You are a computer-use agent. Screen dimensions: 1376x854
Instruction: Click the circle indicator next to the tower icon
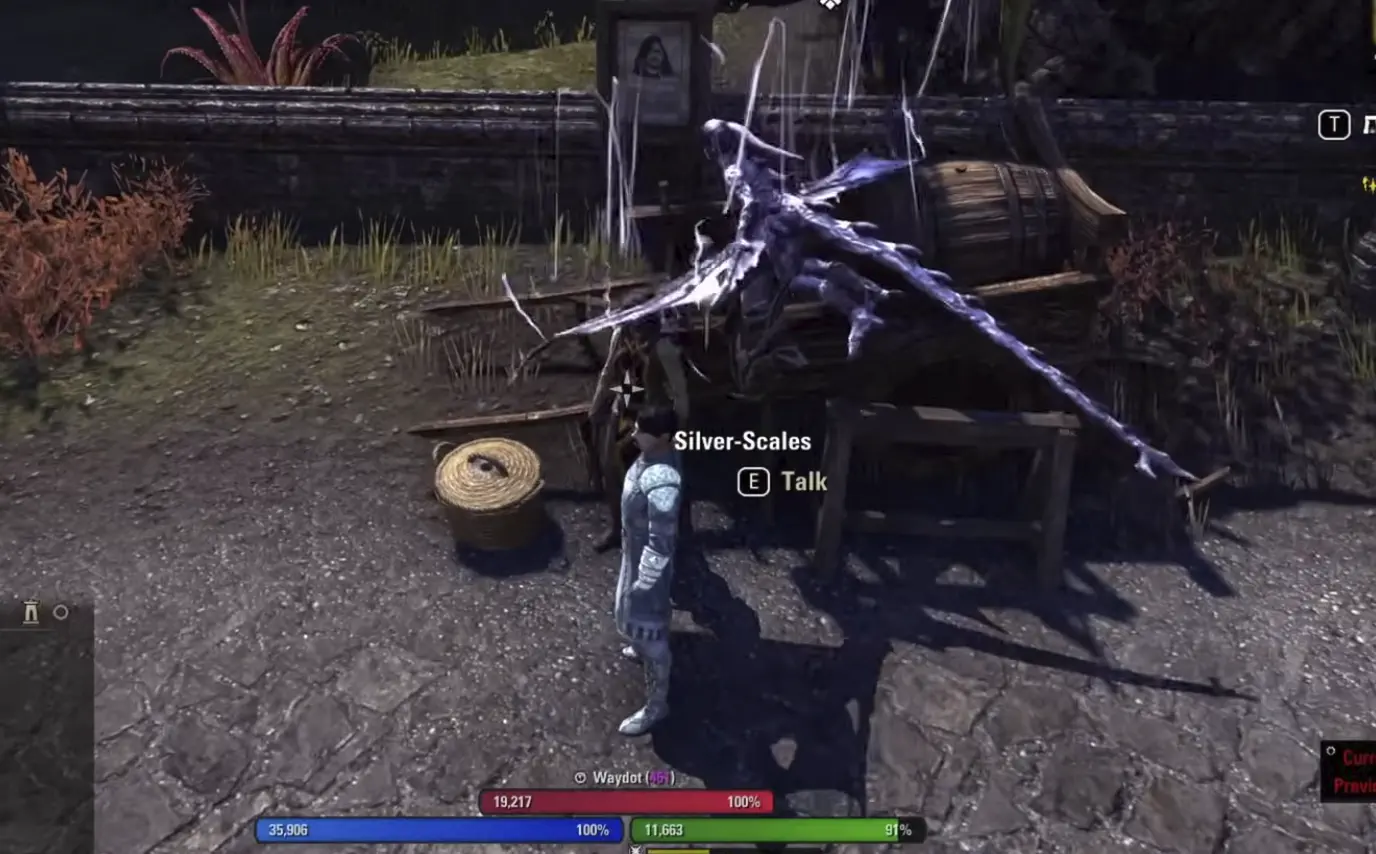click(60, 612)
